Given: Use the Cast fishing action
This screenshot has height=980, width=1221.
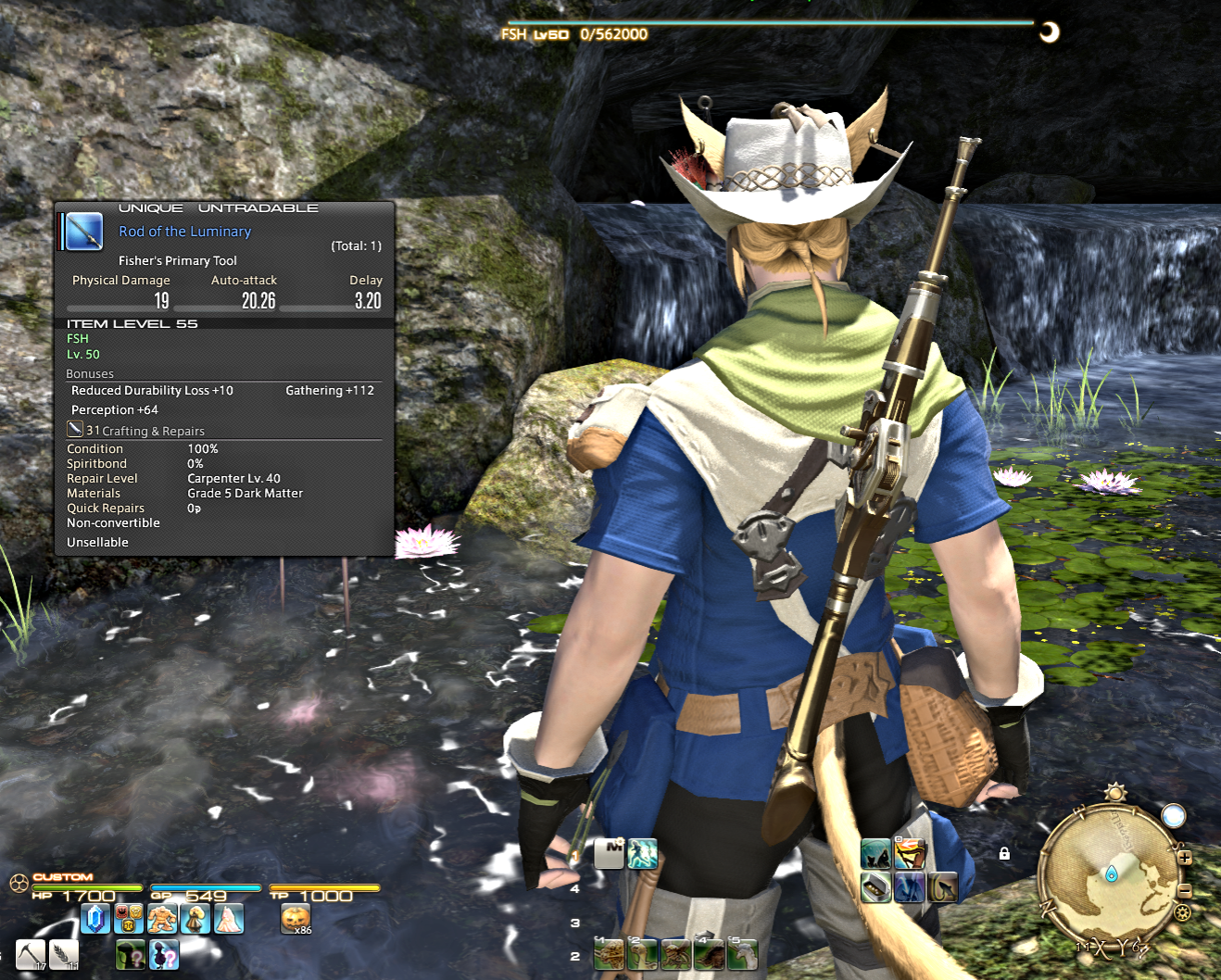Looking at the screenshot, I should [x=875, y=853].
